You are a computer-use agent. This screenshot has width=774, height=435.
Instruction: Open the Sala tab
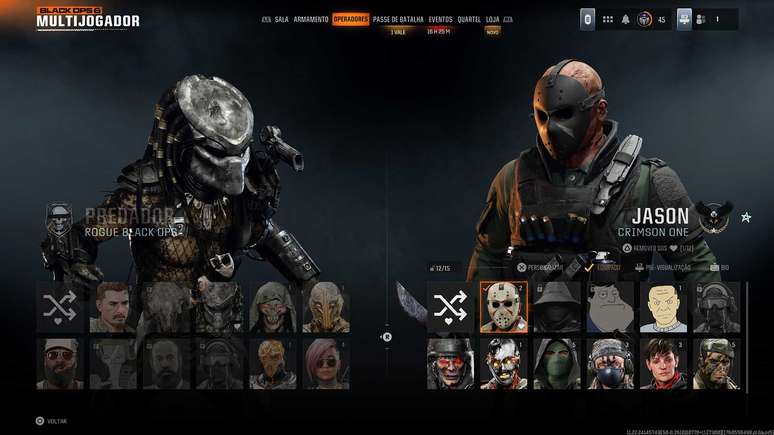281,19
